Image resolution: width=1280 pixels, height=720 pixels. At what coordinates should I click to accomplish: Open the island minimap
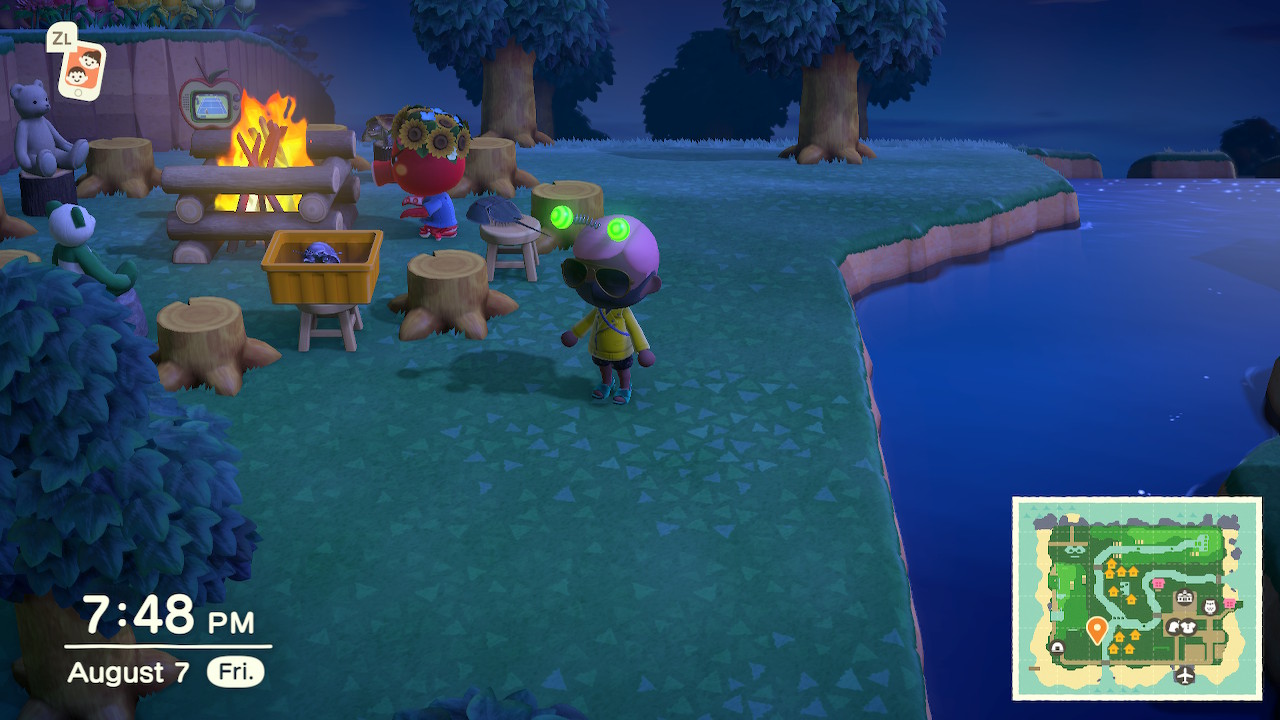tap(1136, 598)
